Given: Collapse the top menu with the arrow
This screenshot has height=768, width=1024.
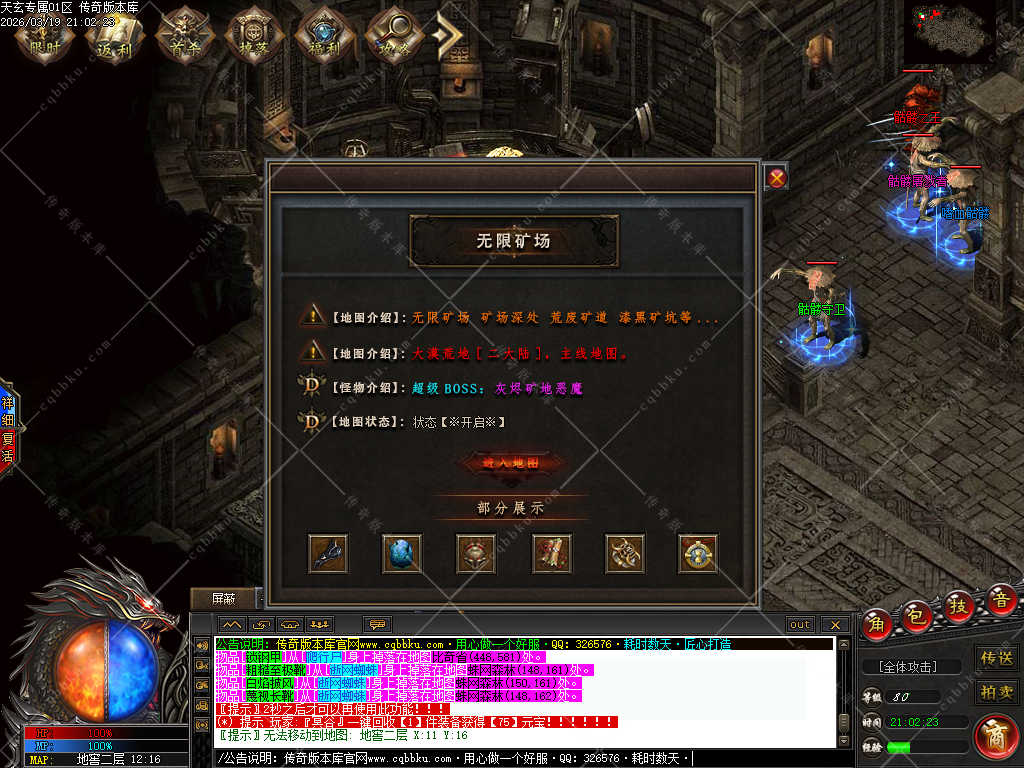Looking at the screenshot, I should 449,36.
